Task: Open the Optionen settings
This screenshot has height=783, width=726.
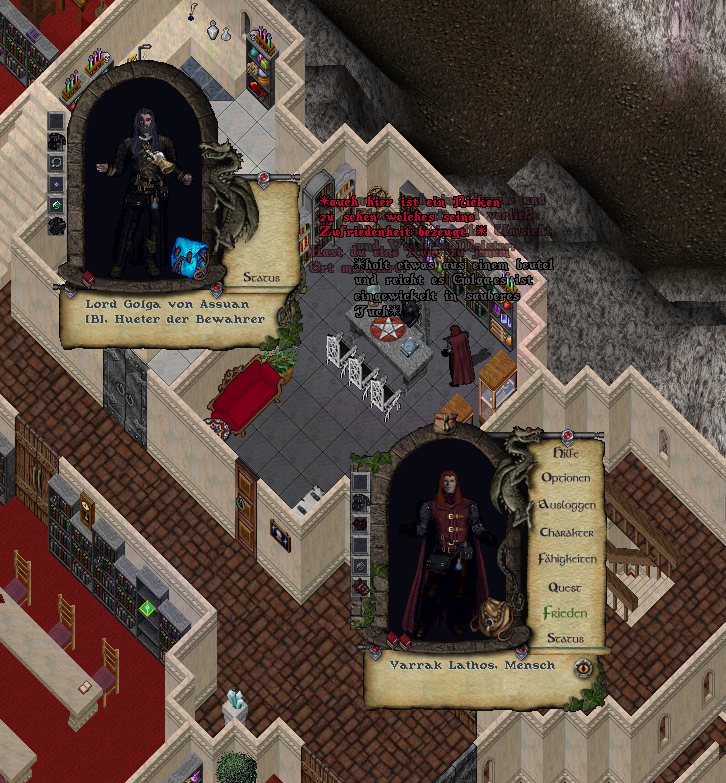Action: click(565, 478)
